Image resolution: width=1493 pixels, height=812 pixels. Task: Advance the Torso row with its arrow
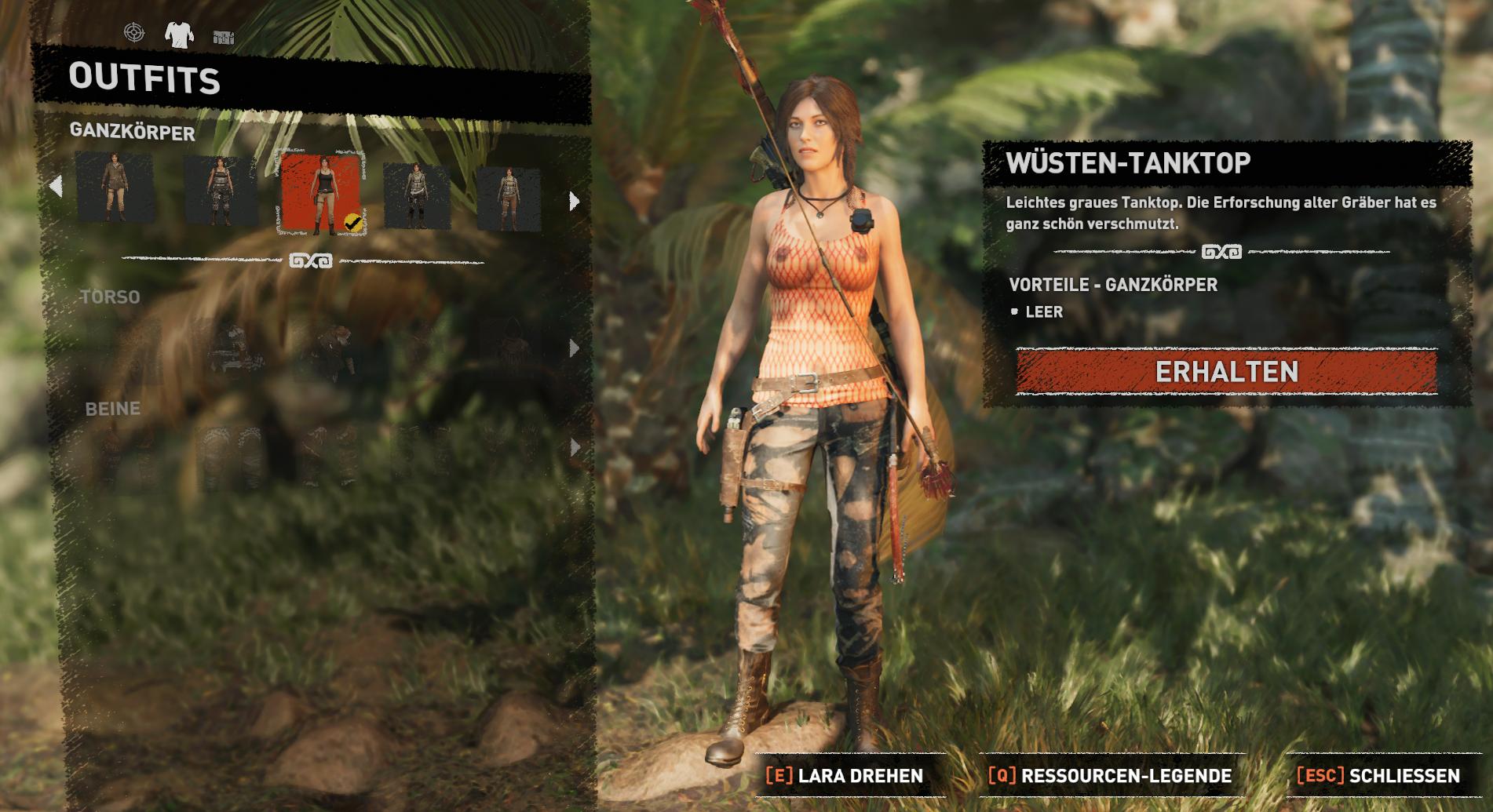click(575, 348)
